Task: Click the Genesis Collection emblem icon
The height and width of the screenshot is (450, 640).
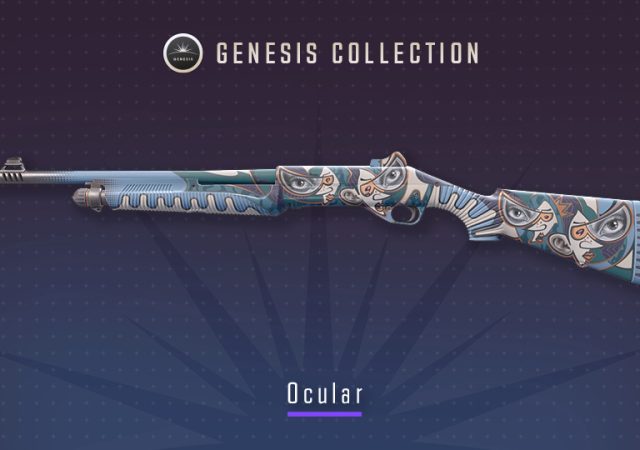Action: coord(182,53)
